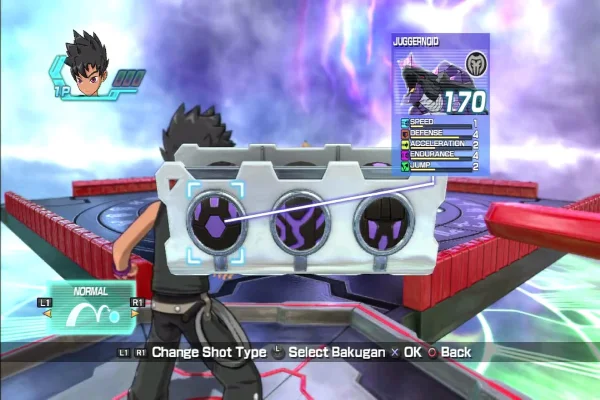The image size is (600, 400).
Task: Open the Juggernoid stats card
Action: pyautogui.click(x=439, y=101)
